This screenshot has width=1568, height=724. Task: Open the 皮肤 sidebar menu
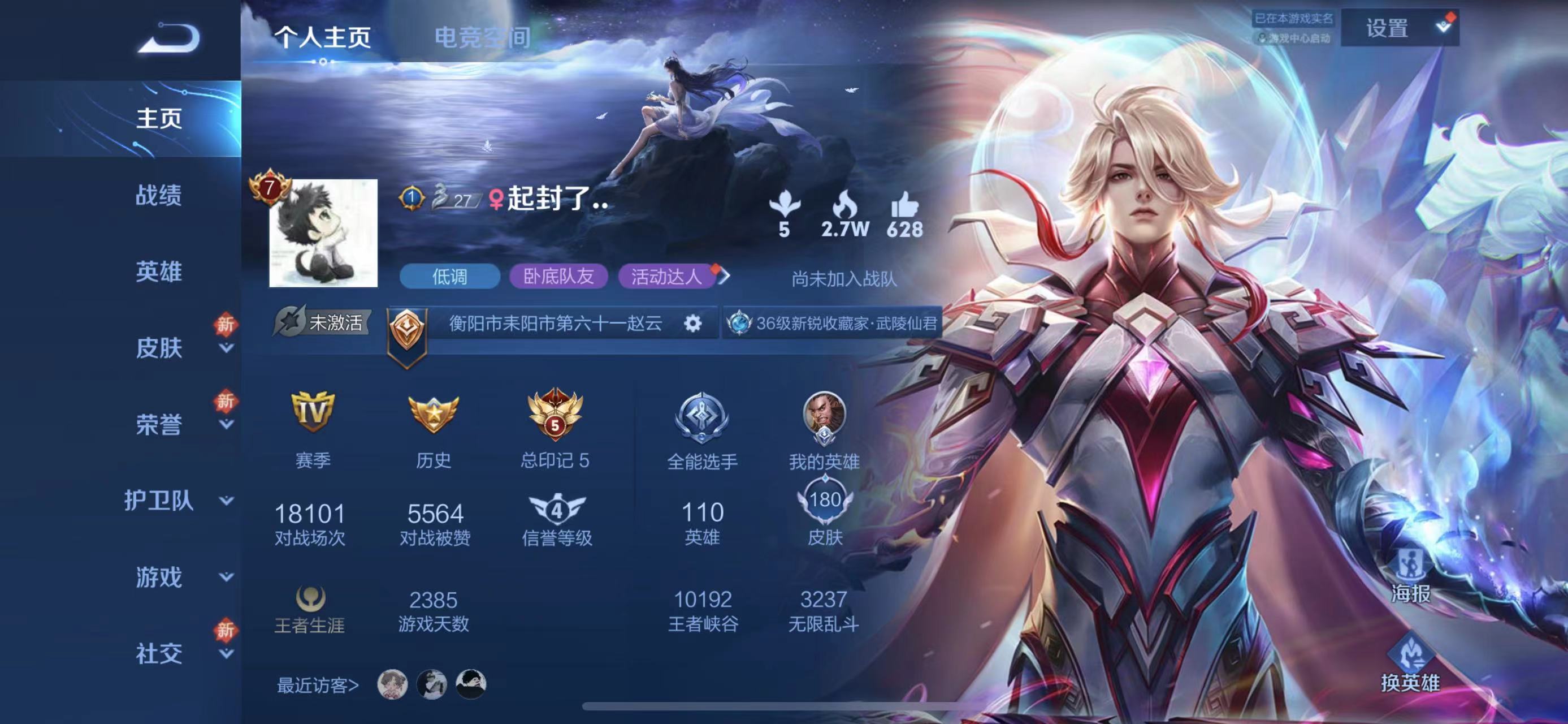(158, 348)
